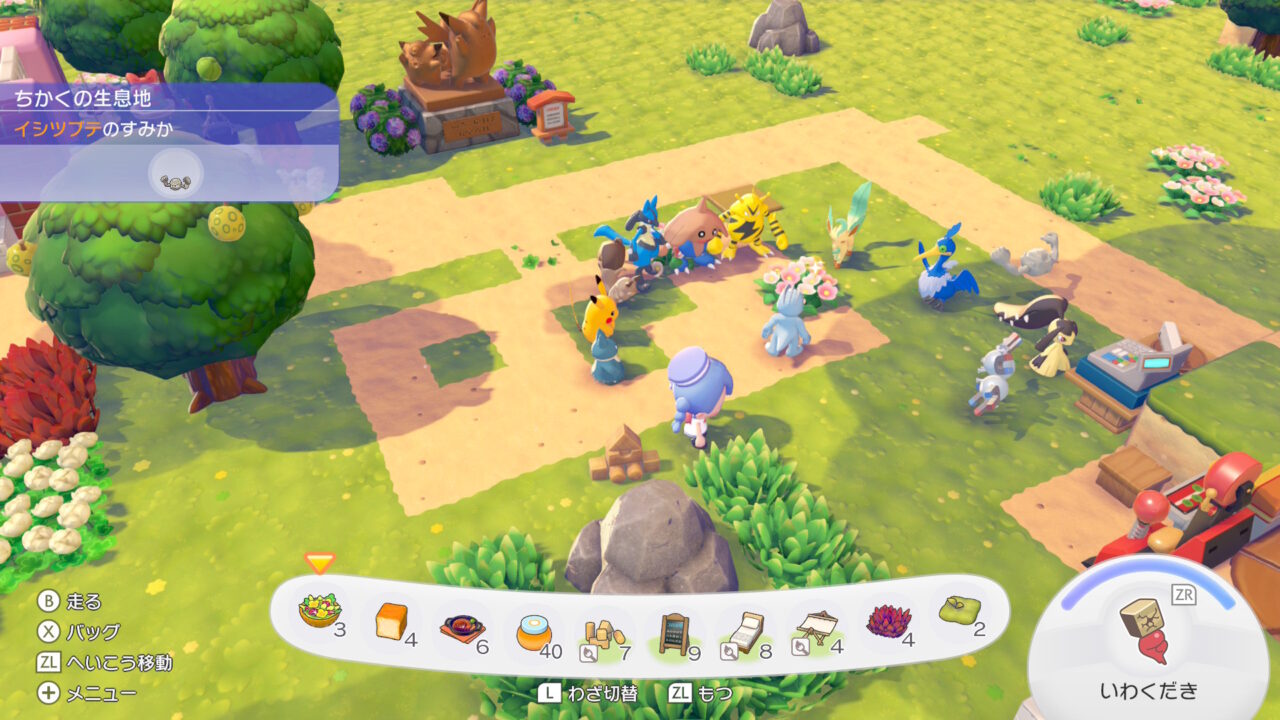Click the Geodude icon in habitat panel
This screenshot has height=720, width=1280.
pos(174,177)
